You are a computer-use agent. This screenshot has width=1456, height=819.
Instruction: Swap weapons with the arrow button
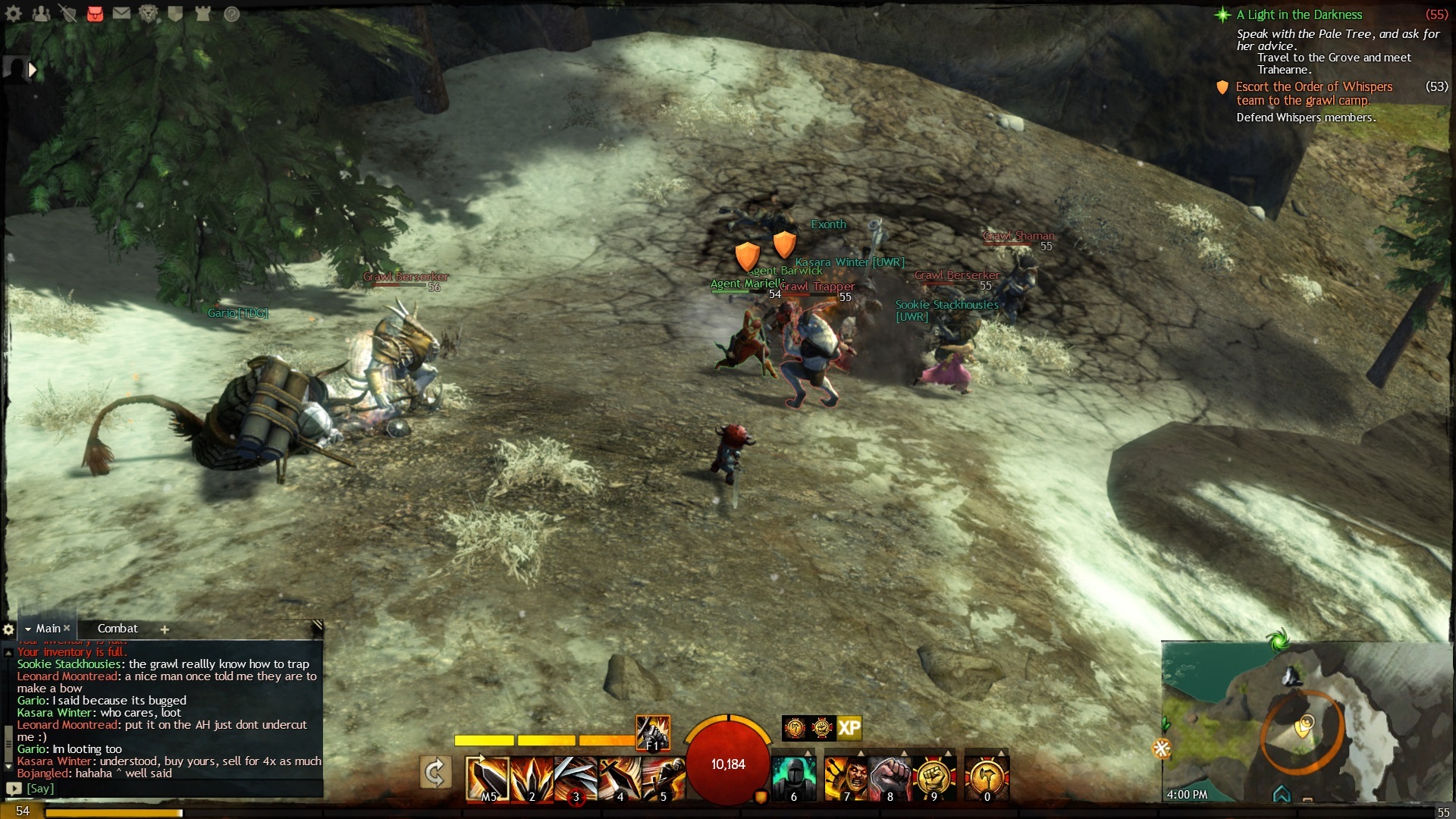(435, 773)
